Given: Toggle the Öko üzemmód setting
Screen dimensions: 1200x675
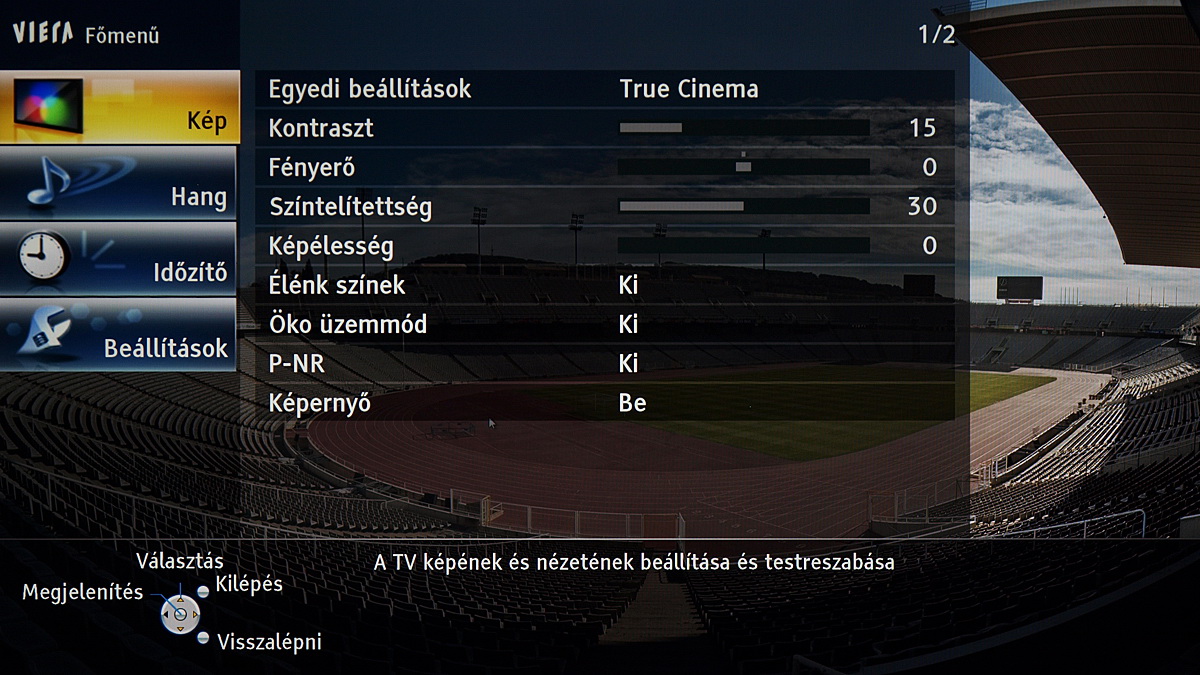Looking at the screenshot, I should coord(628,325).
